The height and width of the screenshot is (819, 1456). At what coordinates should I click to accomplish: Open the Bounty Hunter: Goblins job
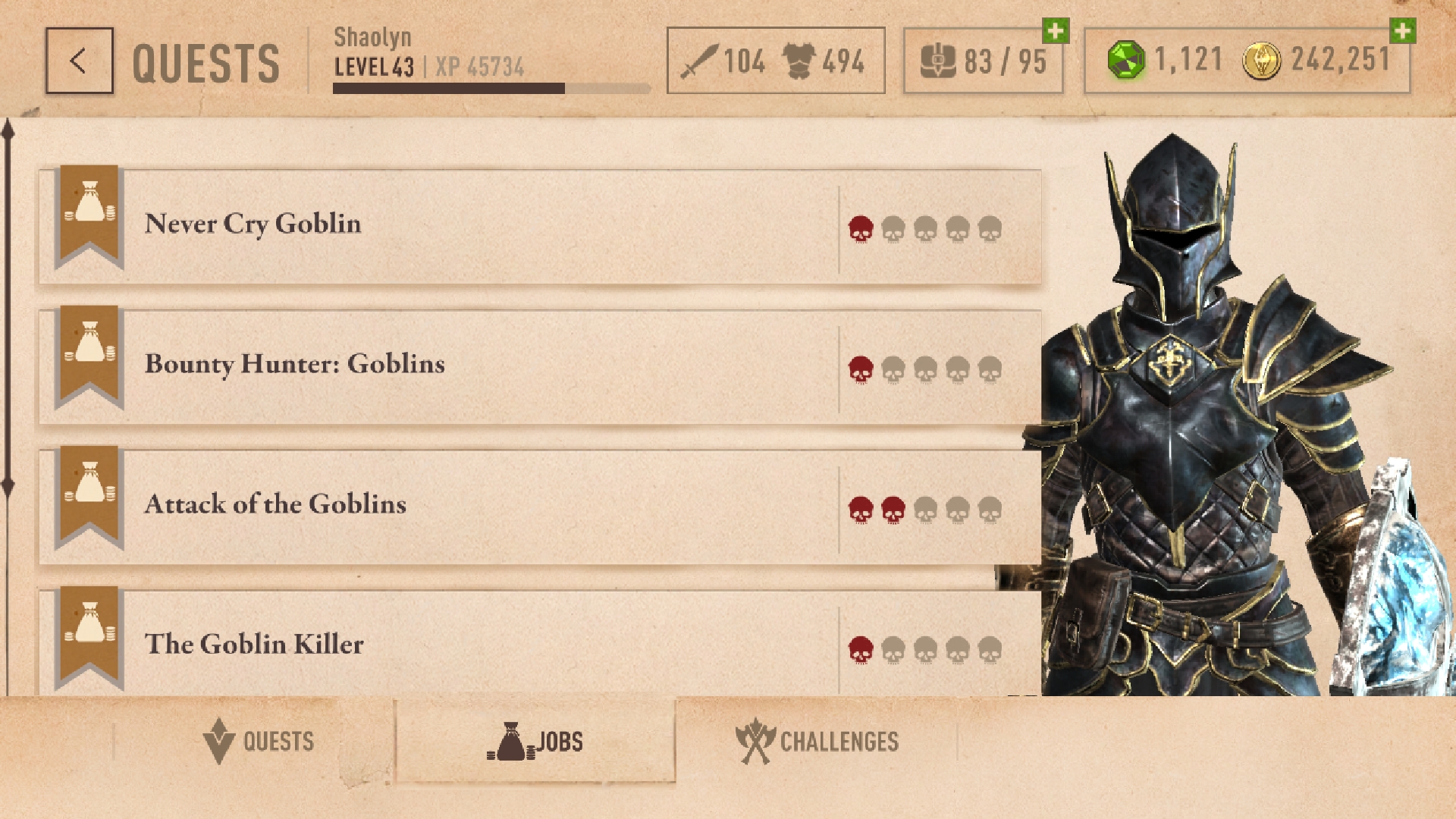pyautogui.click(x=531, y=364)
